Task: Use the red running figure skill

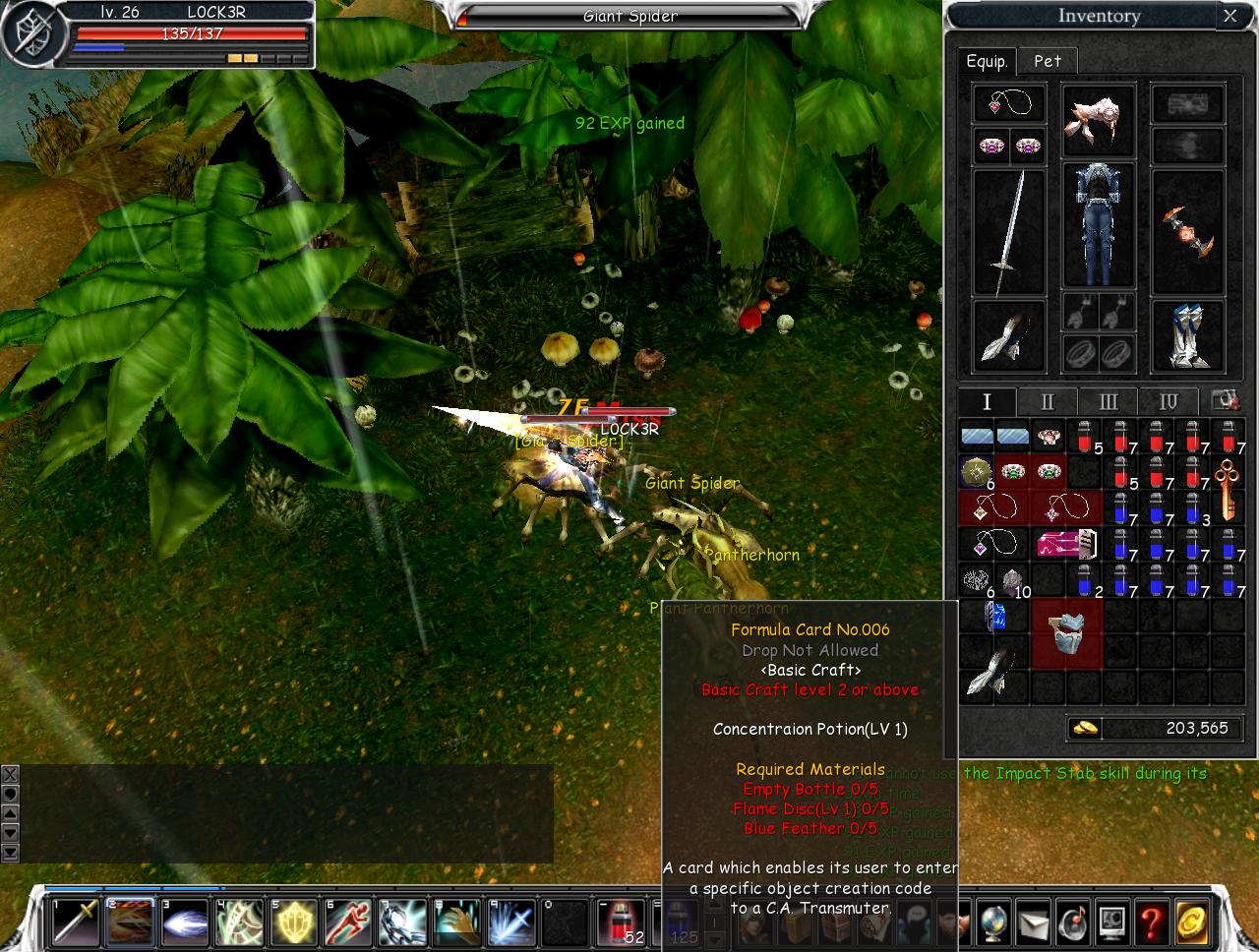Action: 347,922
